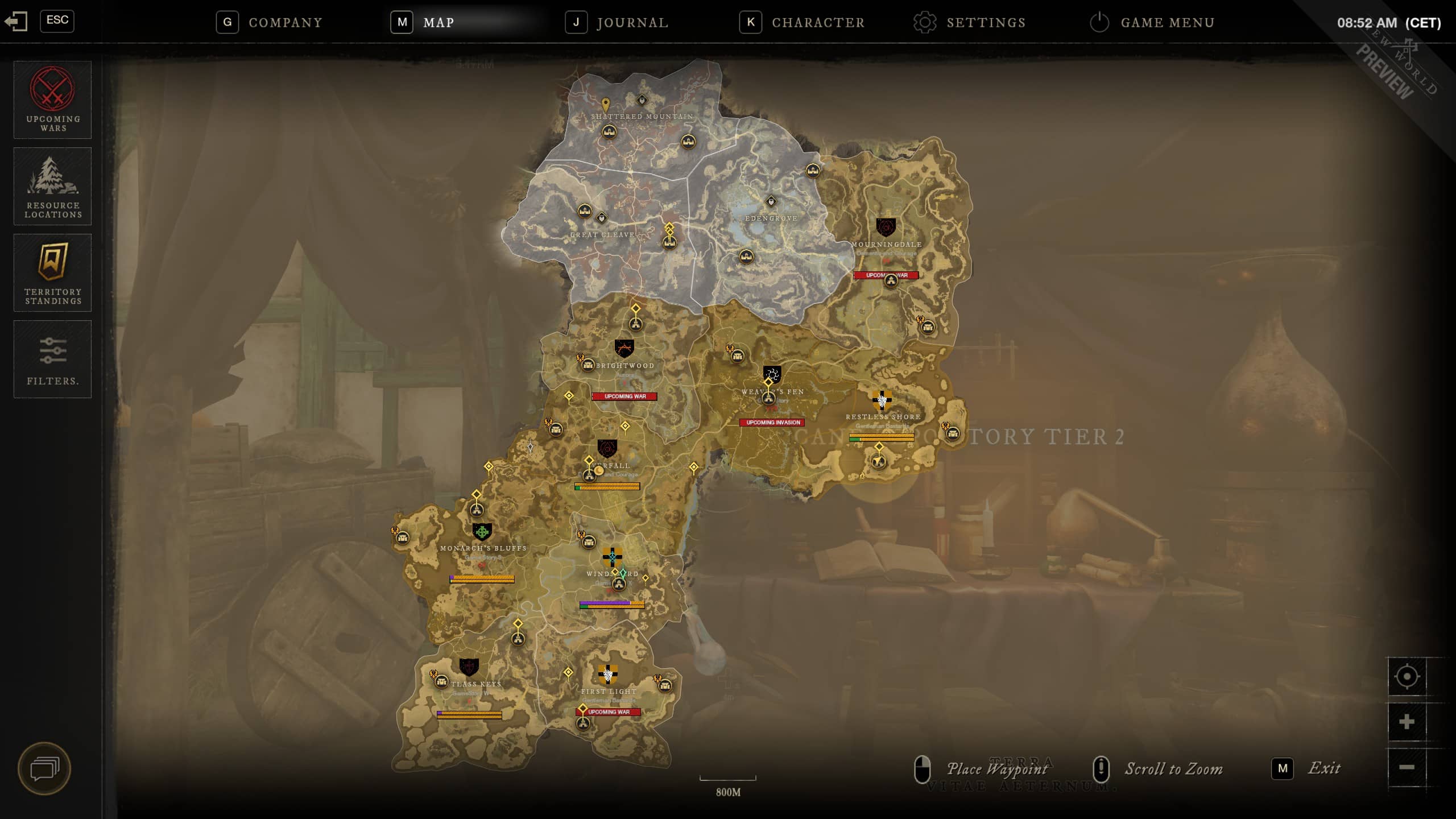Open the map Filters panel

pyautogui.click(x=52, y=359)
